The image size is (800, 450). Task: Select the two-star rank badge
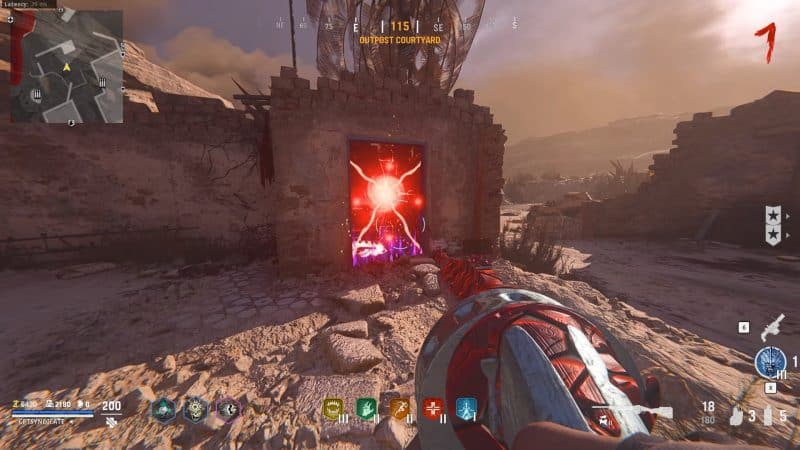click(774, 224)
